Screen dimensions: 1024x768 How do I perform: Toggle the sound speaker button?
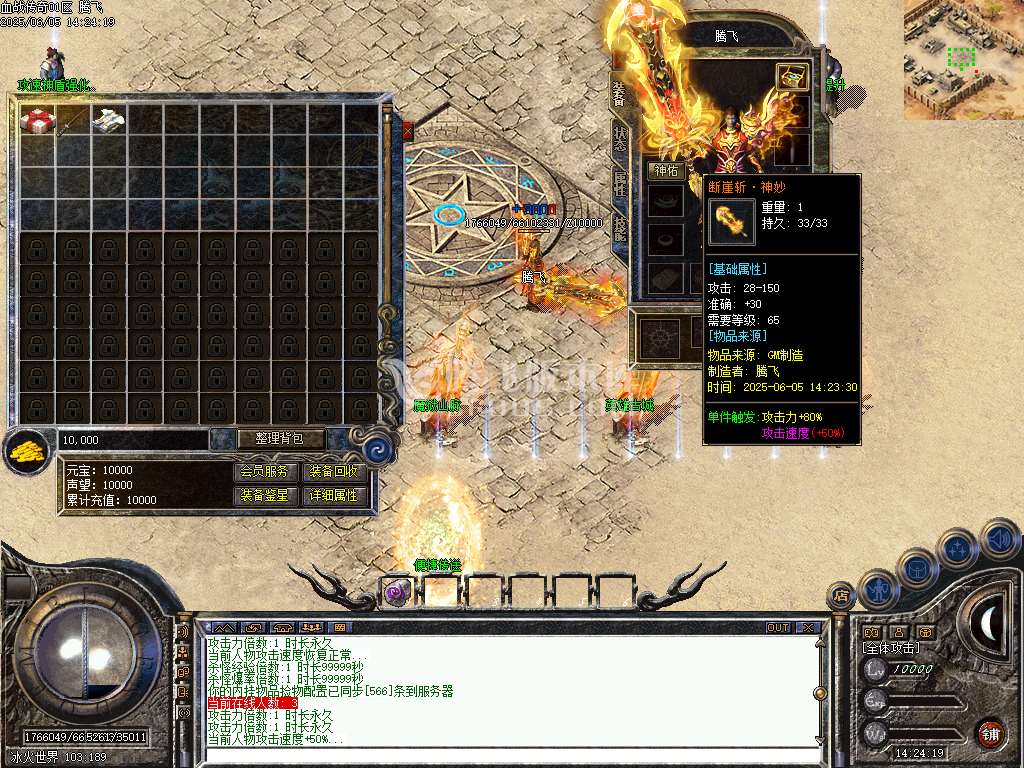[1000, 540]
